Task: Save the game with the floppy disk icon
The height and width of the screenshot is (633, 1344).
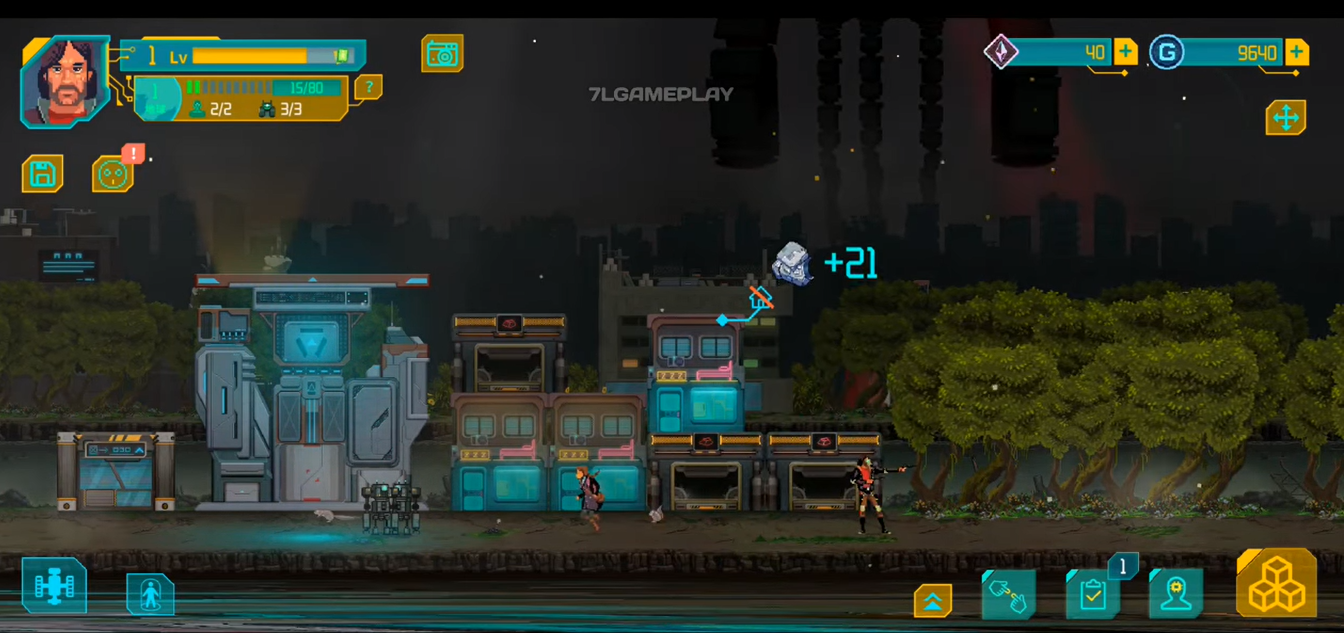Action: [x=43, y=174]
